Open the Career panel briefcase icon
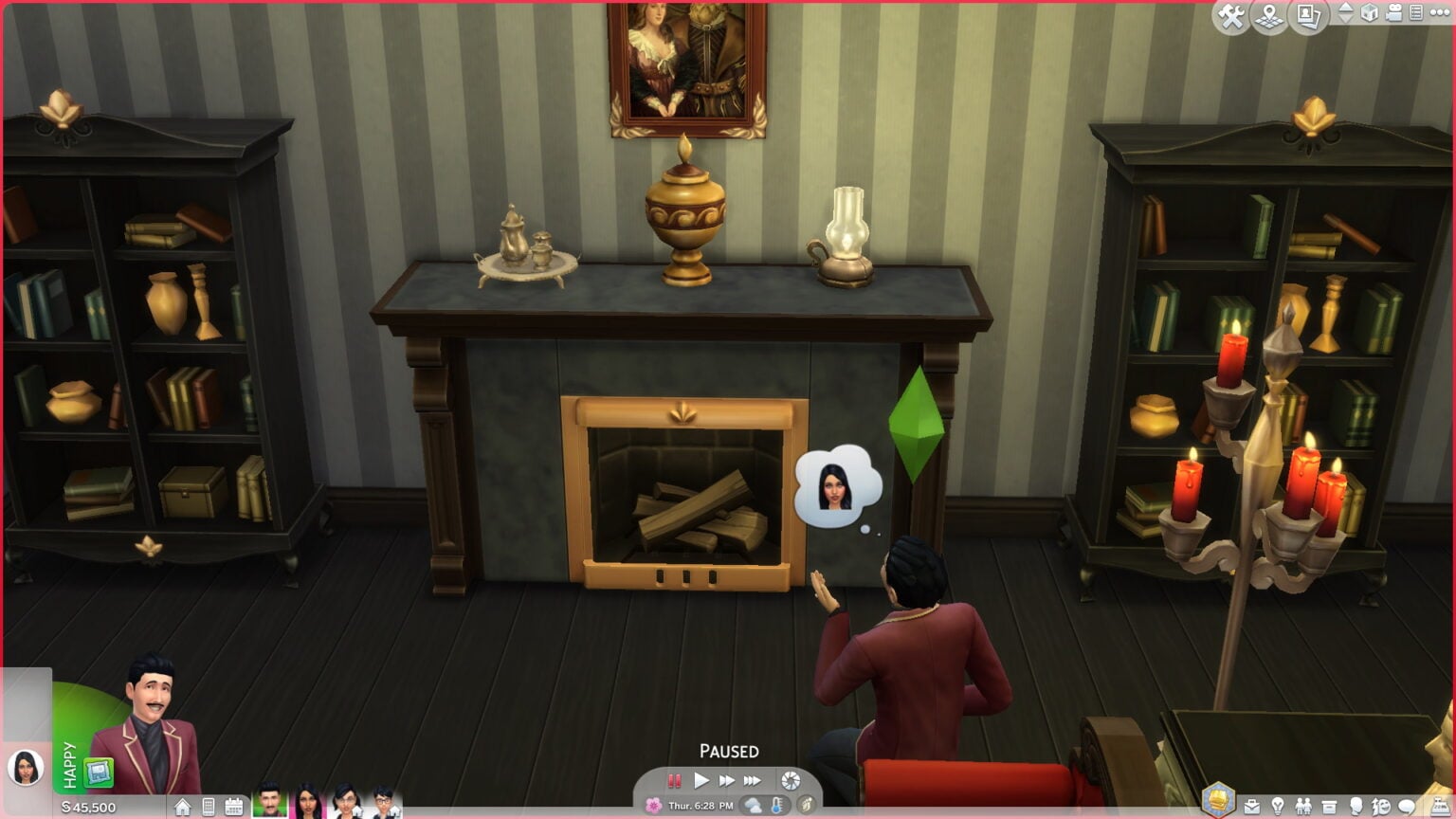This screenshot has width=1456, height=819. [x=1253, y=807]
